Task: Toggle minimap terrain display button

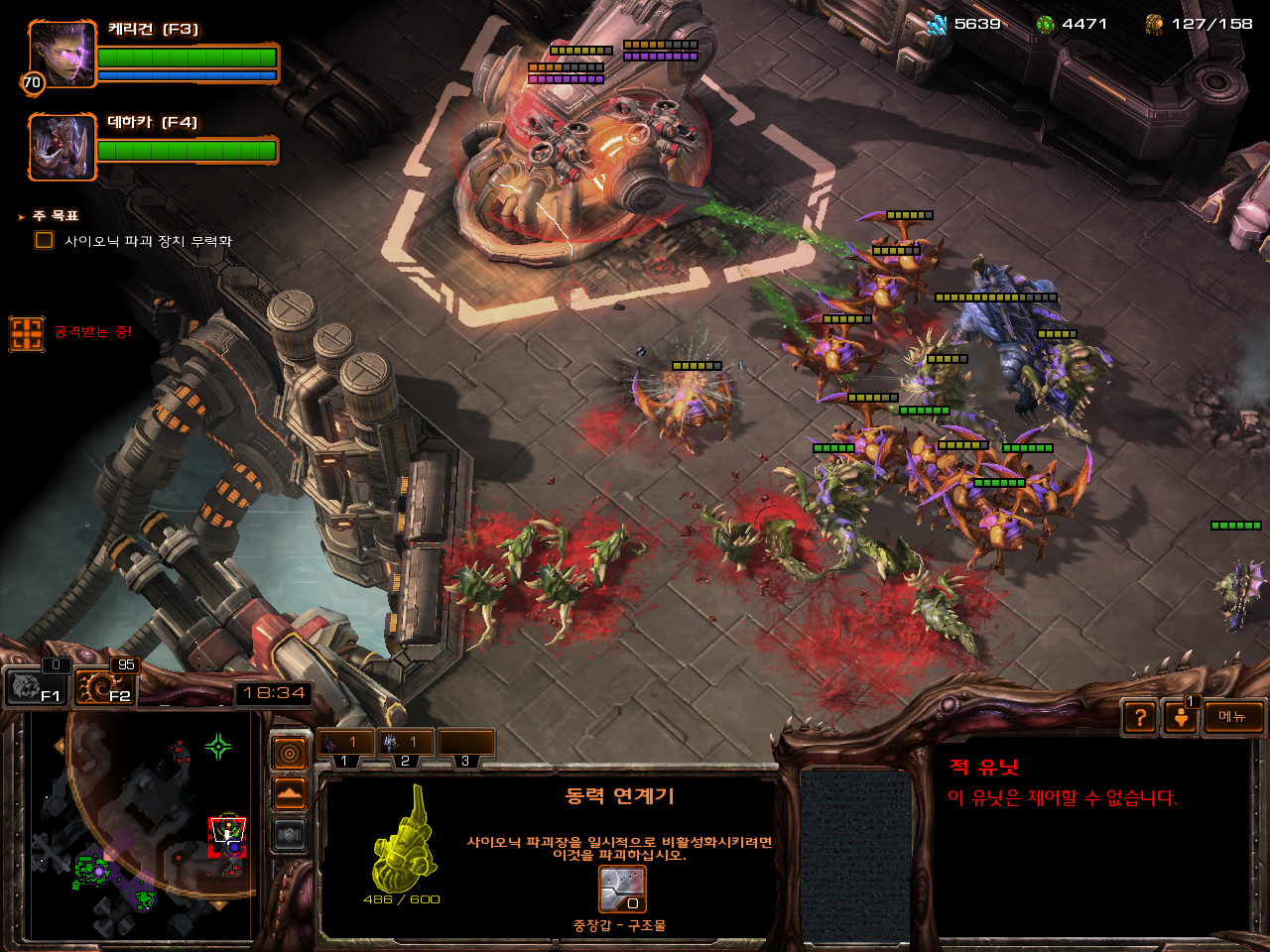Action: click(x=289, y=793)
